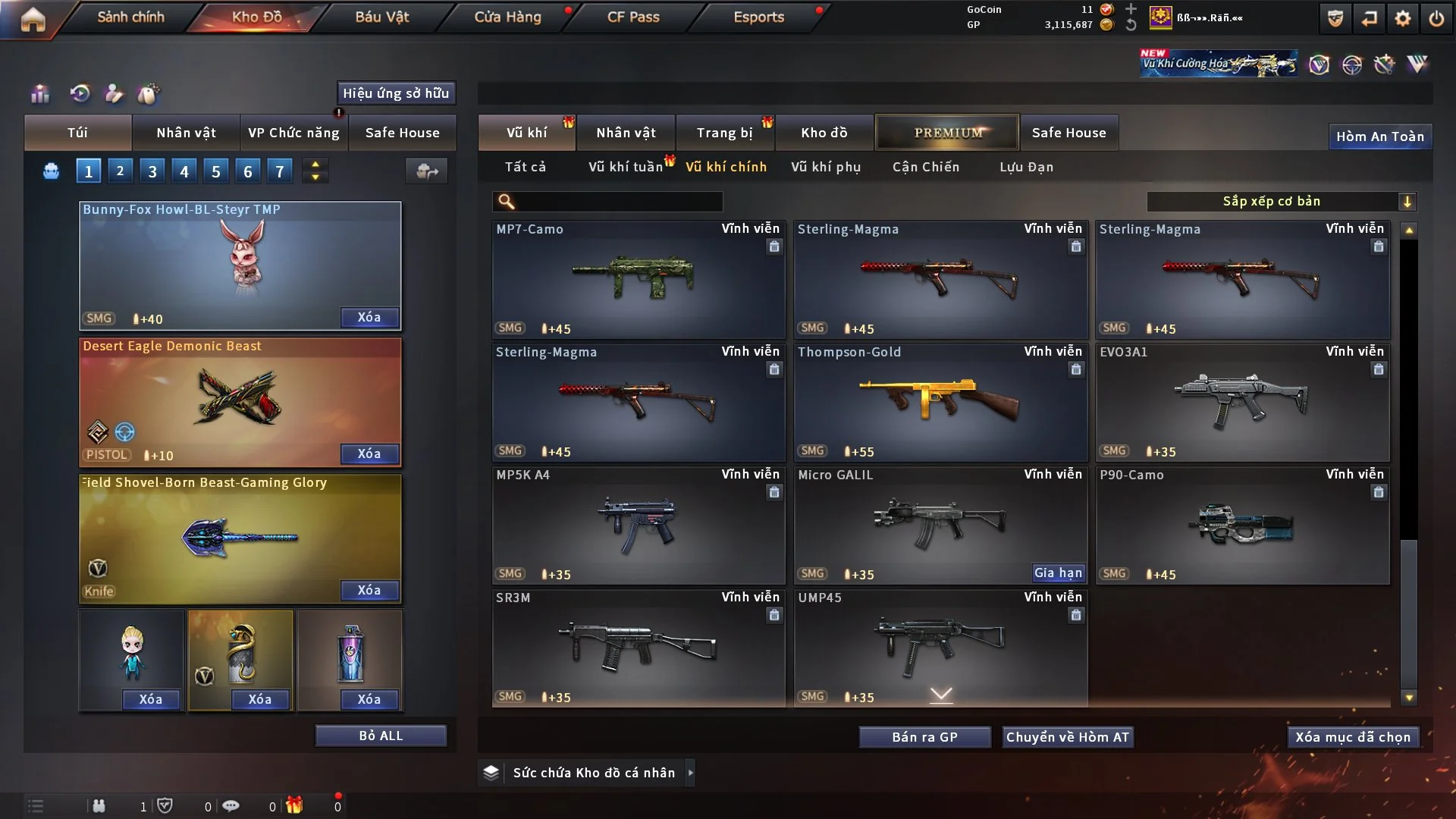This screenshot has height=819, width=1456.
Task: Show the Vũ khí phụ category
Action: pyautogui.click(x=826, y=167)
